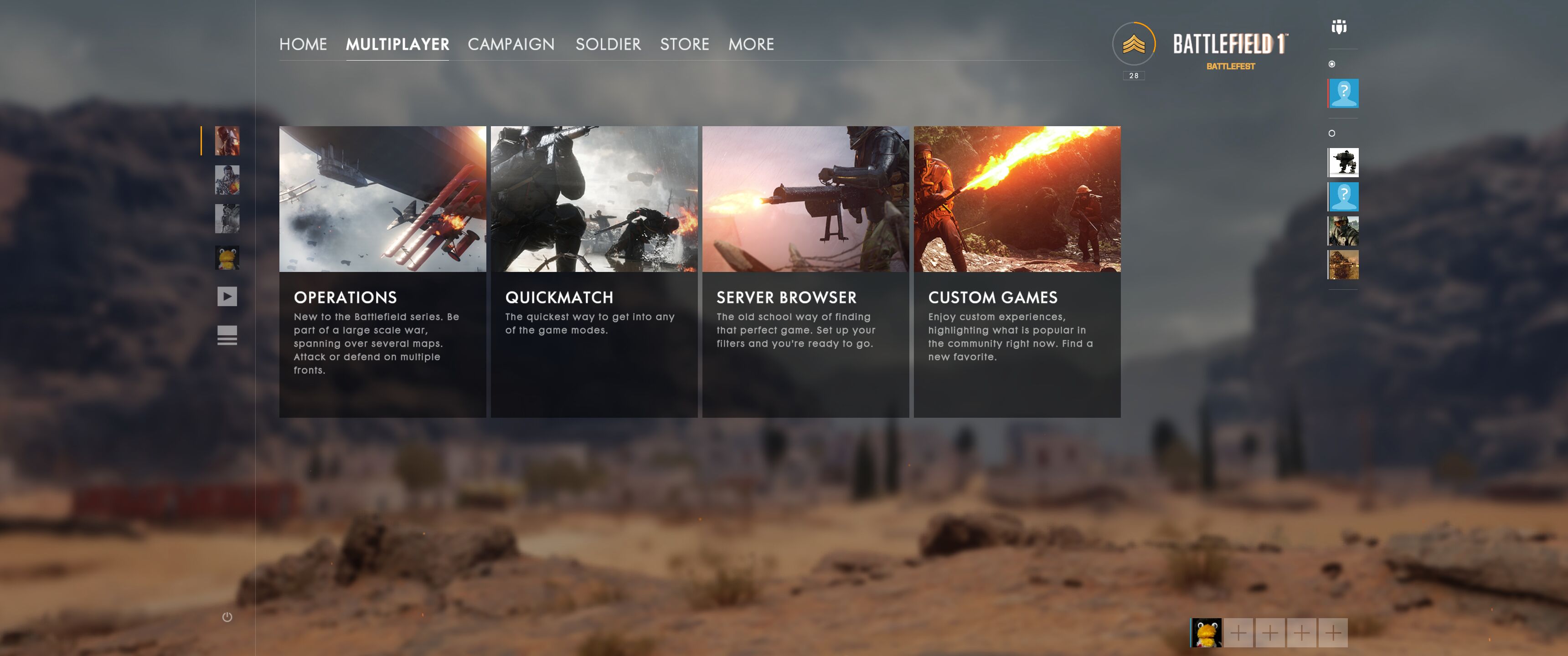This screenshot has width=1568, height=656.
Task: Open the stacked lines menu icon
Action: [x=227, y=335]
